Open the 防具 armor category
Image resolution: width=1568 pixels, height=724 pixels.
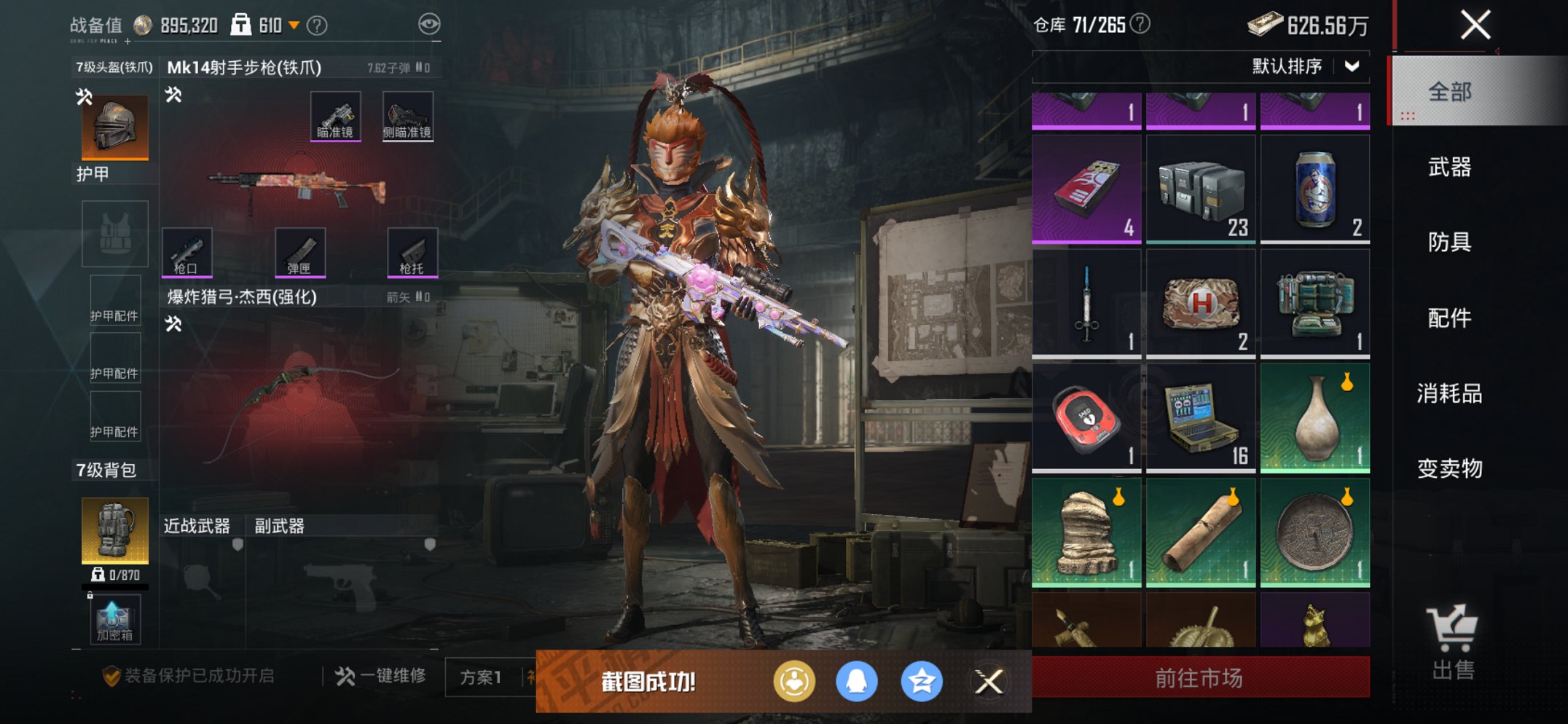[1449, 242]
